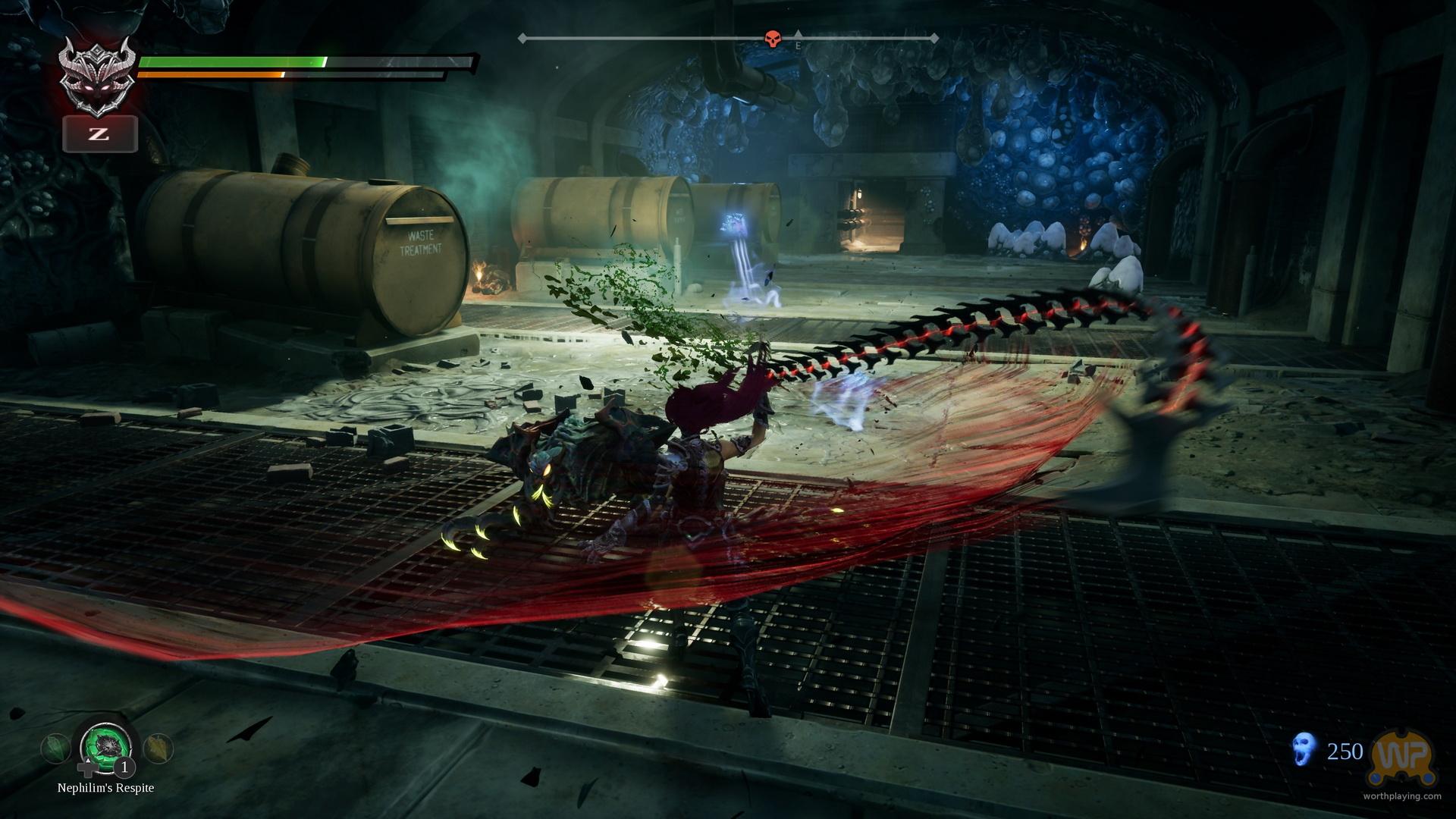Click the red skull compass marker
1456x819 pixels.
[773, 37]
